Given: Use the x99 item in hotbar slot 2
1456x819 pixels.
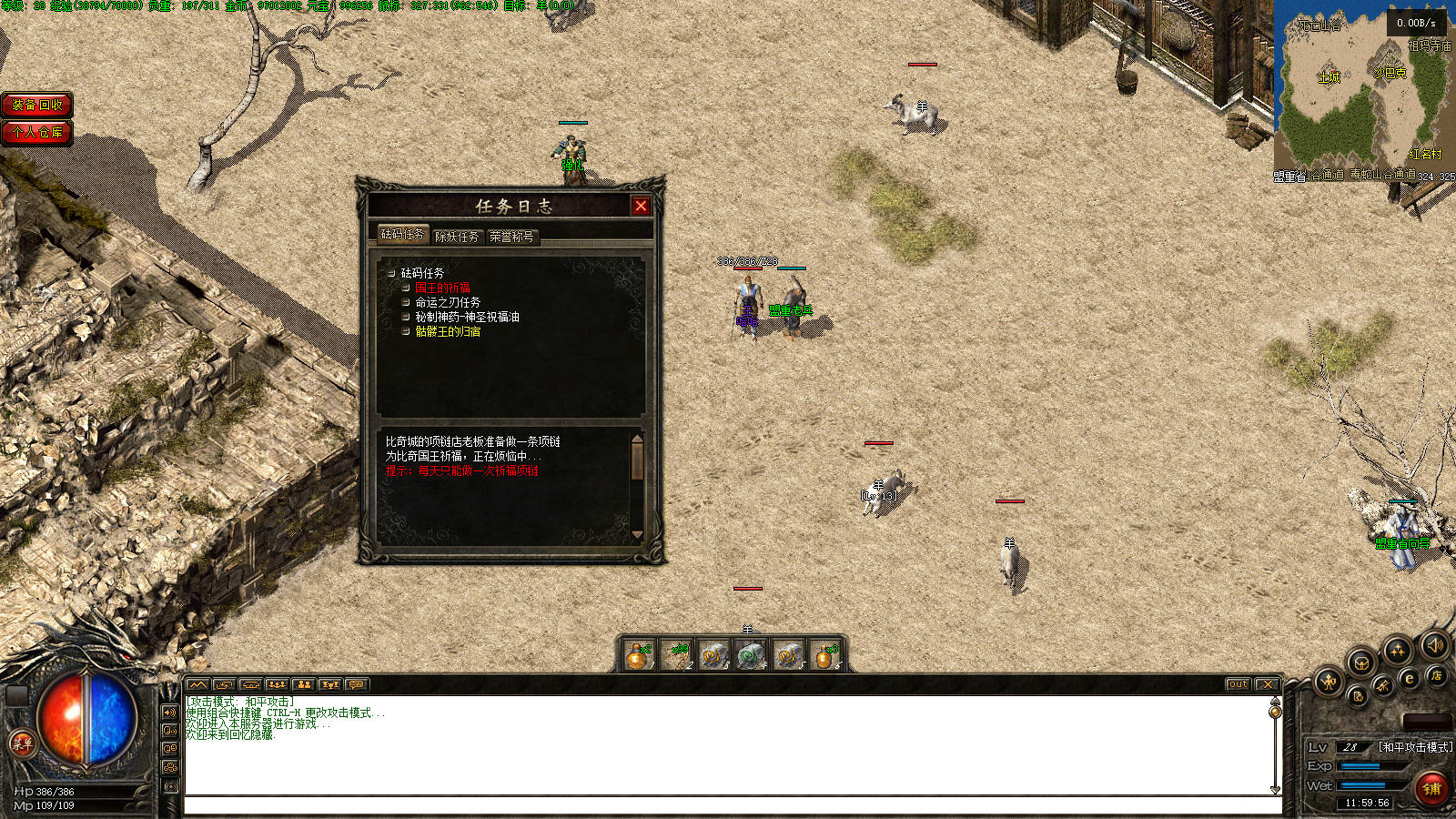Looking at the screenshot, I should pos(676,655).
